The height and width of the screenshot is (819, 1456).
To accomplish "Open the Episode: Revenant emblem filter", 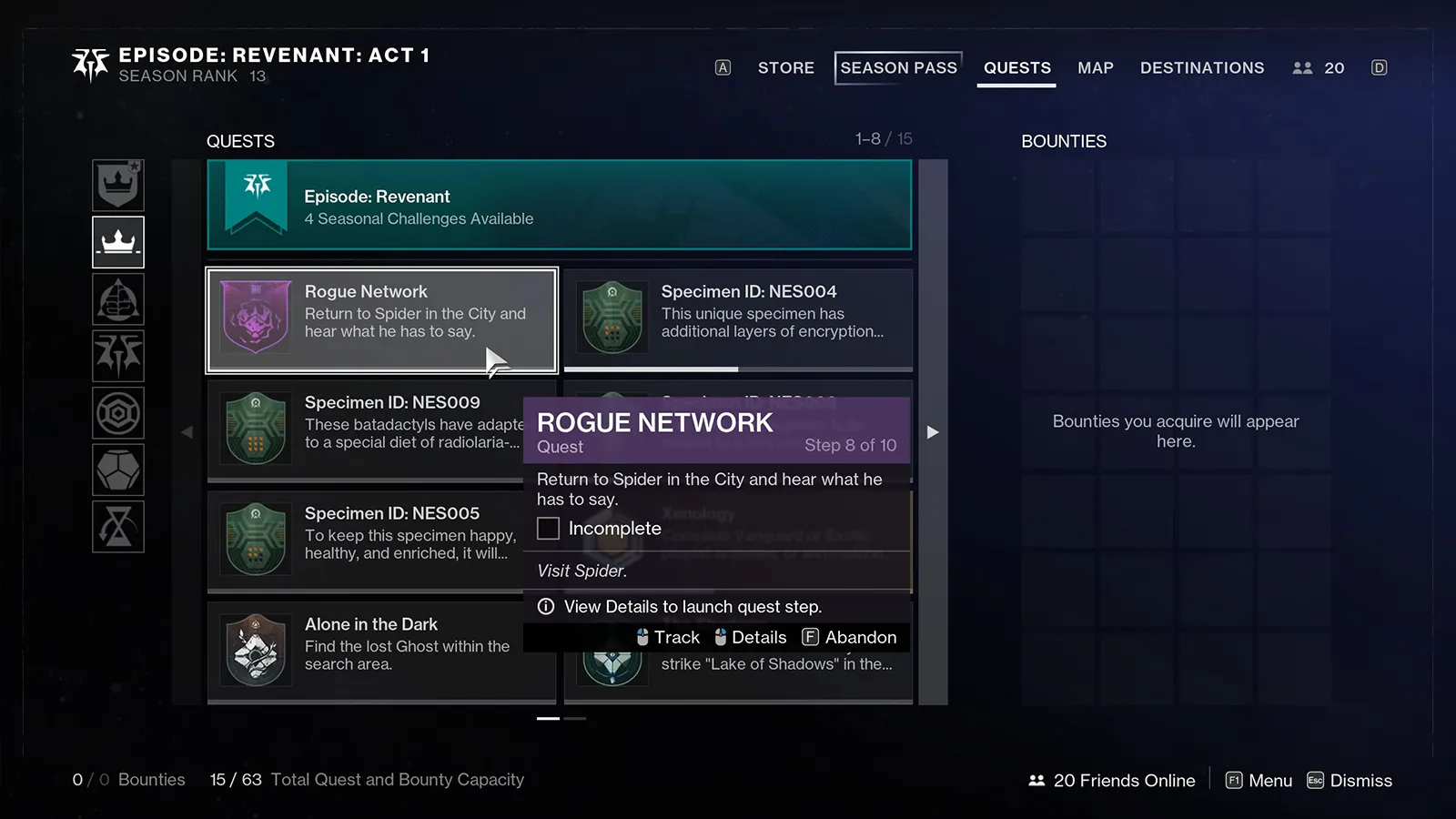I will (118, 356).
